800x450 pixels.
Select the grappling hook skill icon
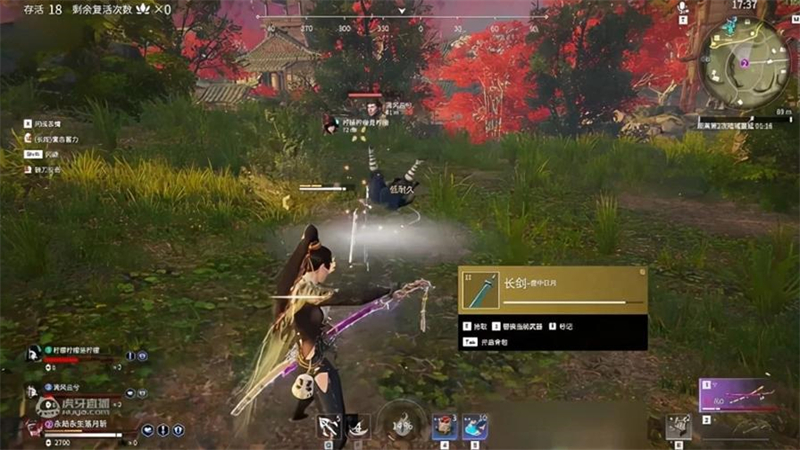click(326, 426)
